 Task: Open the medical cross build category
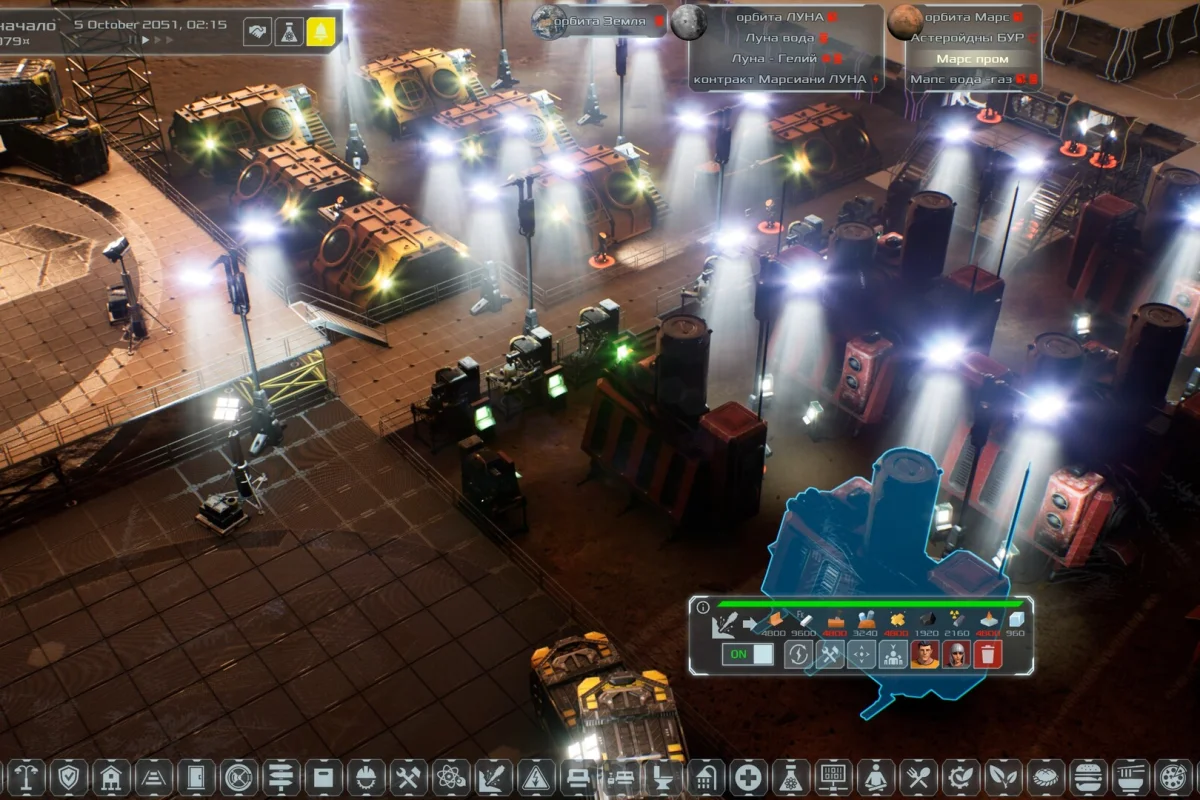(748, 776)
